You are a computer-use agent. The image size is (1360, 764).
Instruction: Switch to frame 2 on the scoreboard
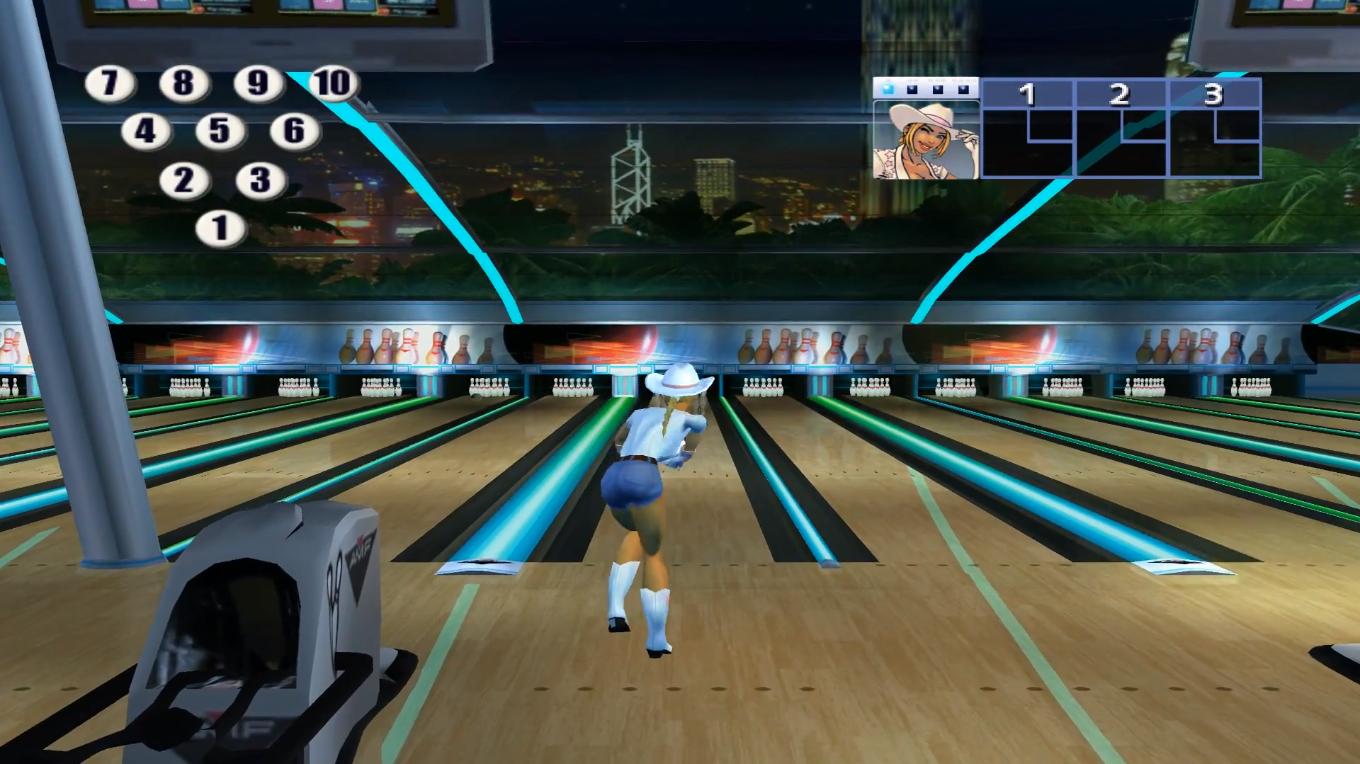[x=1120, y=94]
